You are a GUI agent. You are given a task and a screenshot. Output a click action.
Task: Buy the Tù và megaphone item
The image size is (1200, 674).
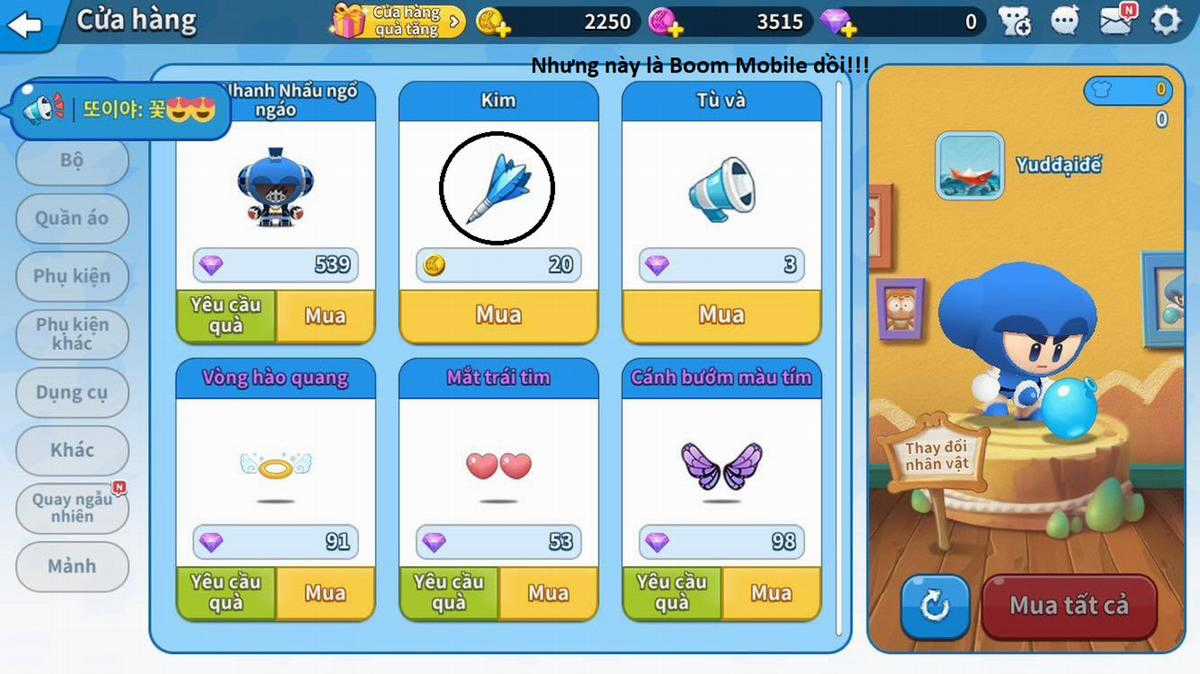(721, 316)
